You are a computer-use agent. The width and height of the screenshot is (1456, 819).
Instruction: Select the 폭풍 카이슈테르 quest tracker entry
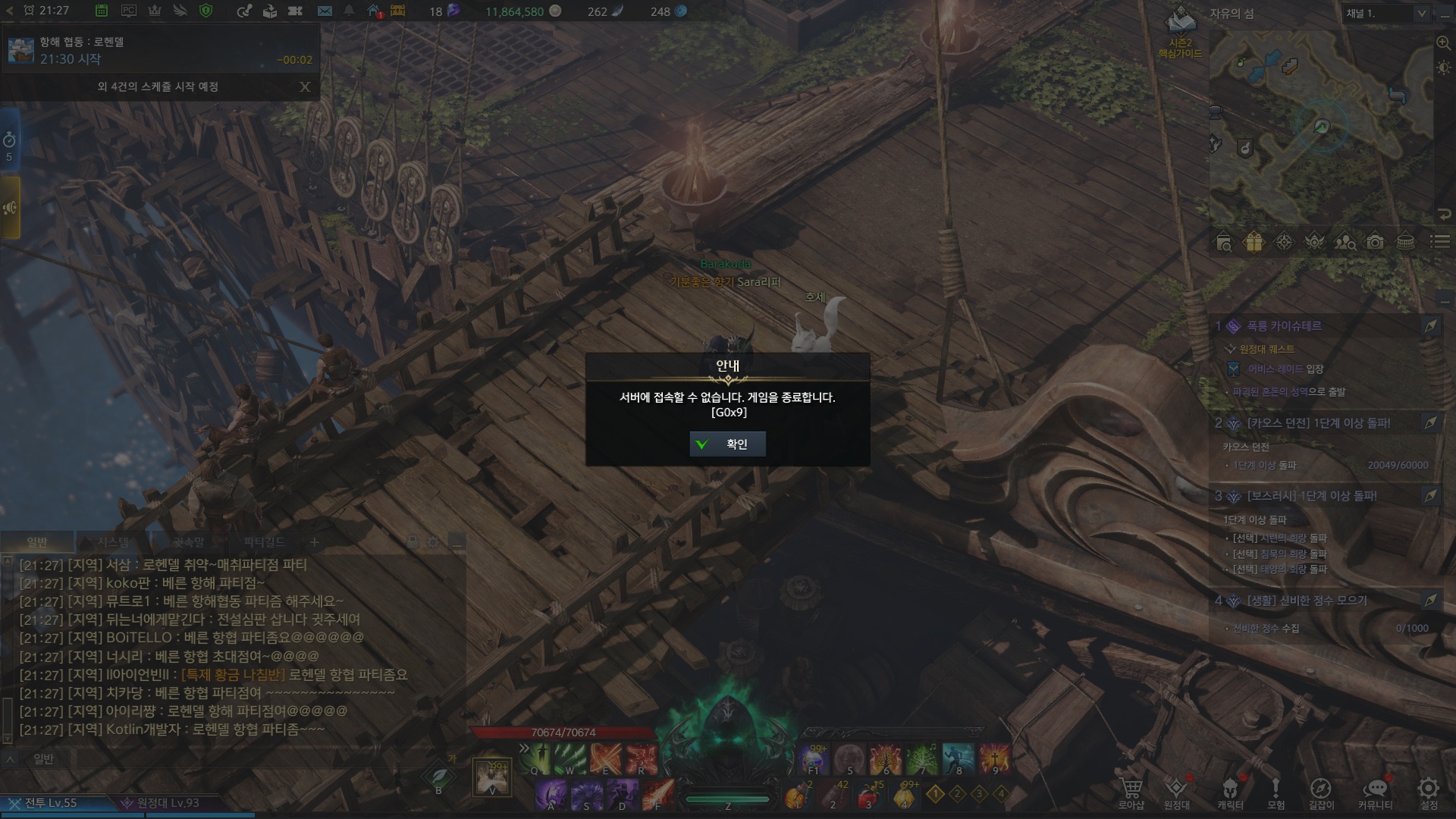click(x=1284, y=326)
